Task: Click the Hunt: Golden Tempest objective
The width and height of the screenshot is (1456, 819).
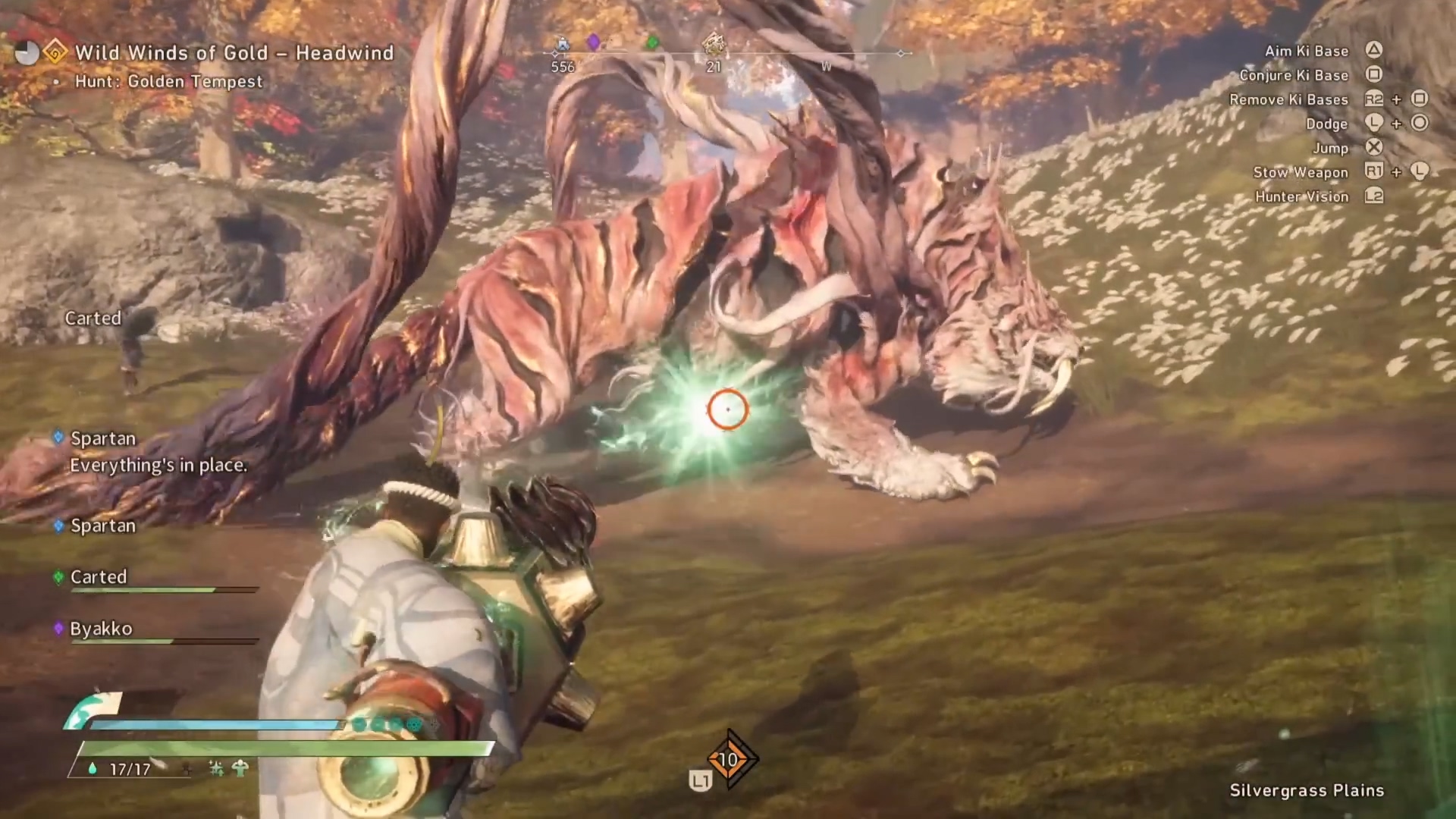Action: click(x=168, y=82)
